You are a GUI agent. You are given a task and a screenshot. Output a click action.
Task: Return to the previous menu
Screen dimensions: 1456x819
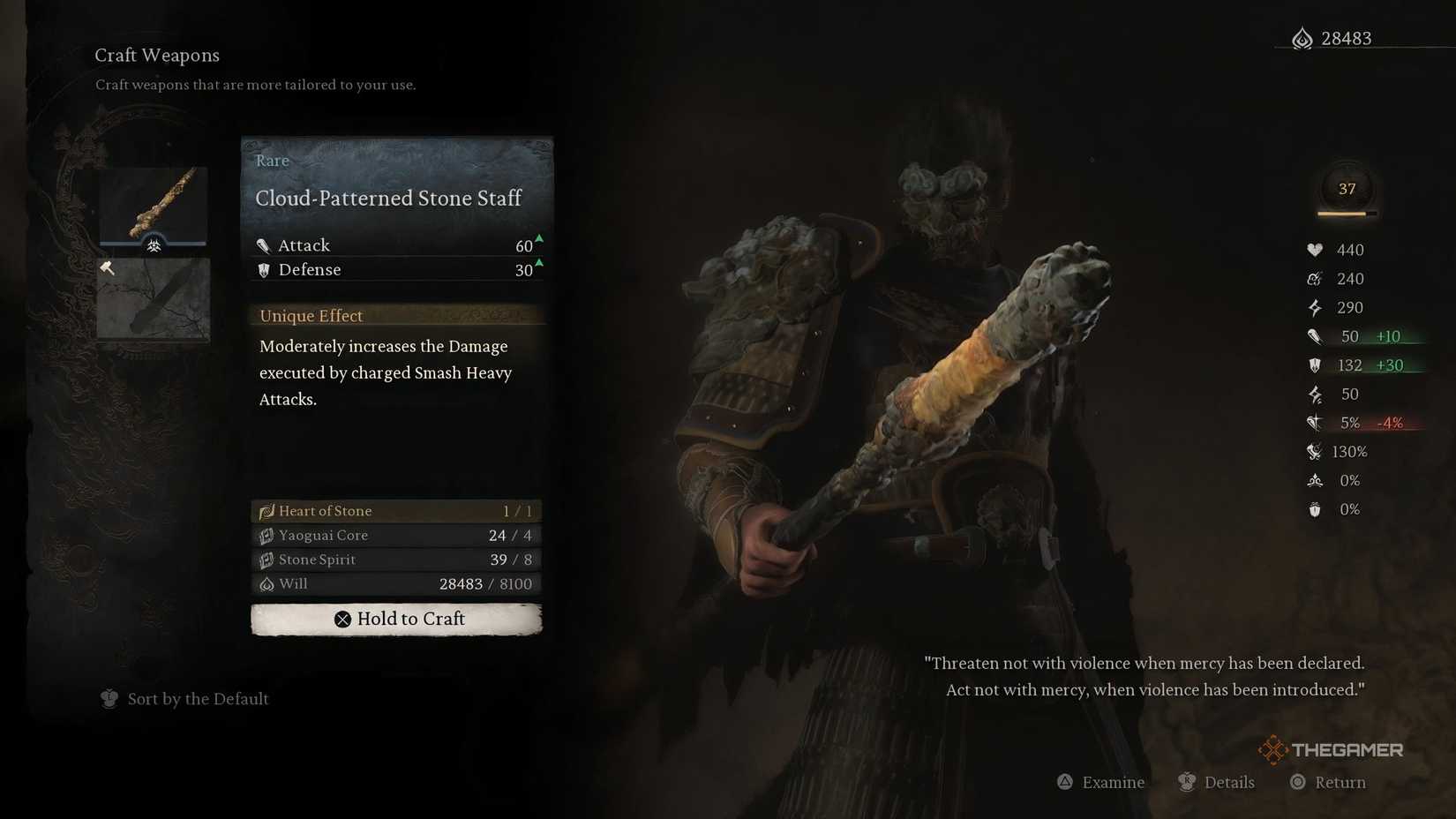click(x=1328, y=782)
